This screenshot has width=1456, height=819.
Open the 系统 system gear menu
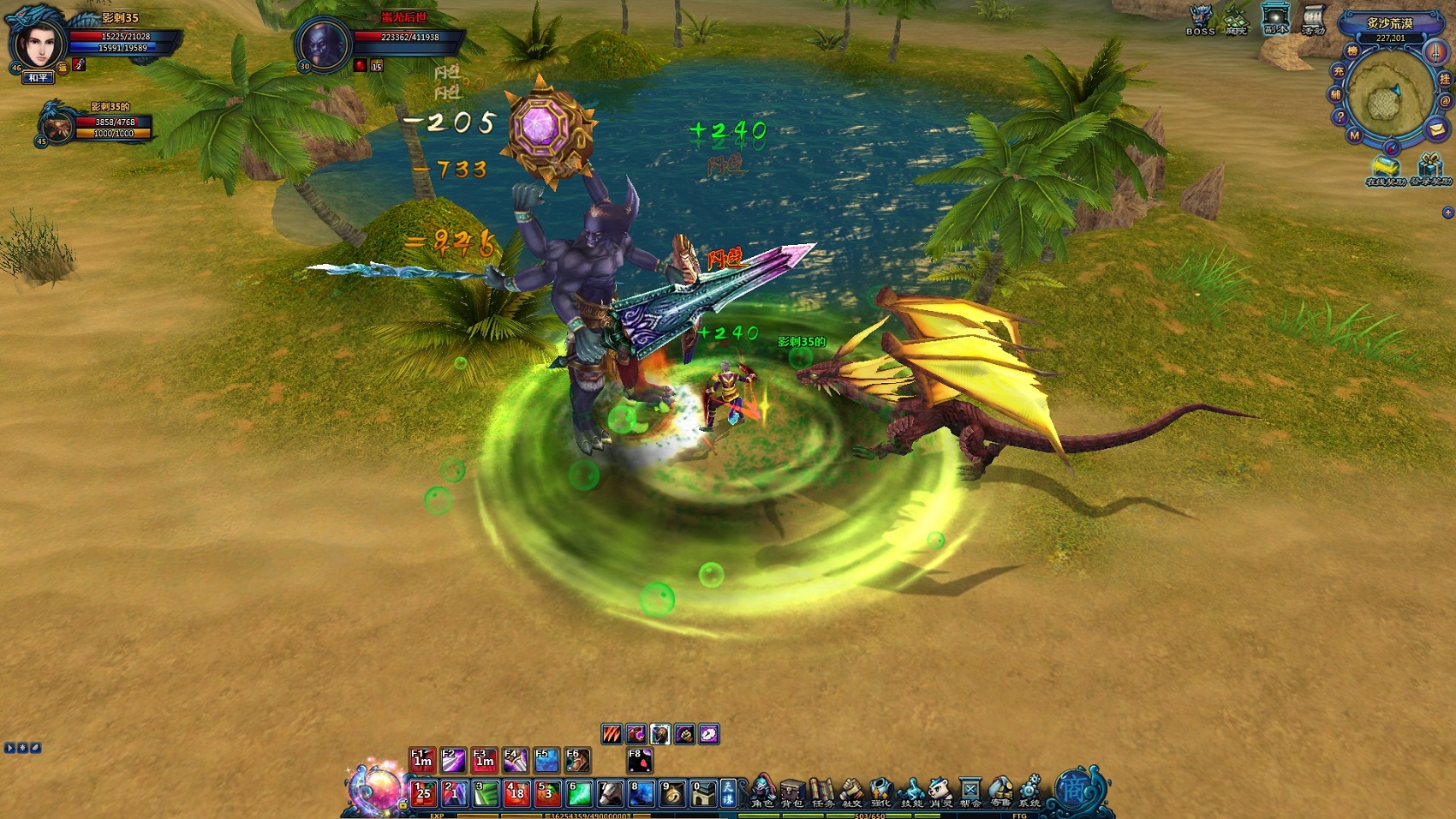click(x=1029, y=792)
